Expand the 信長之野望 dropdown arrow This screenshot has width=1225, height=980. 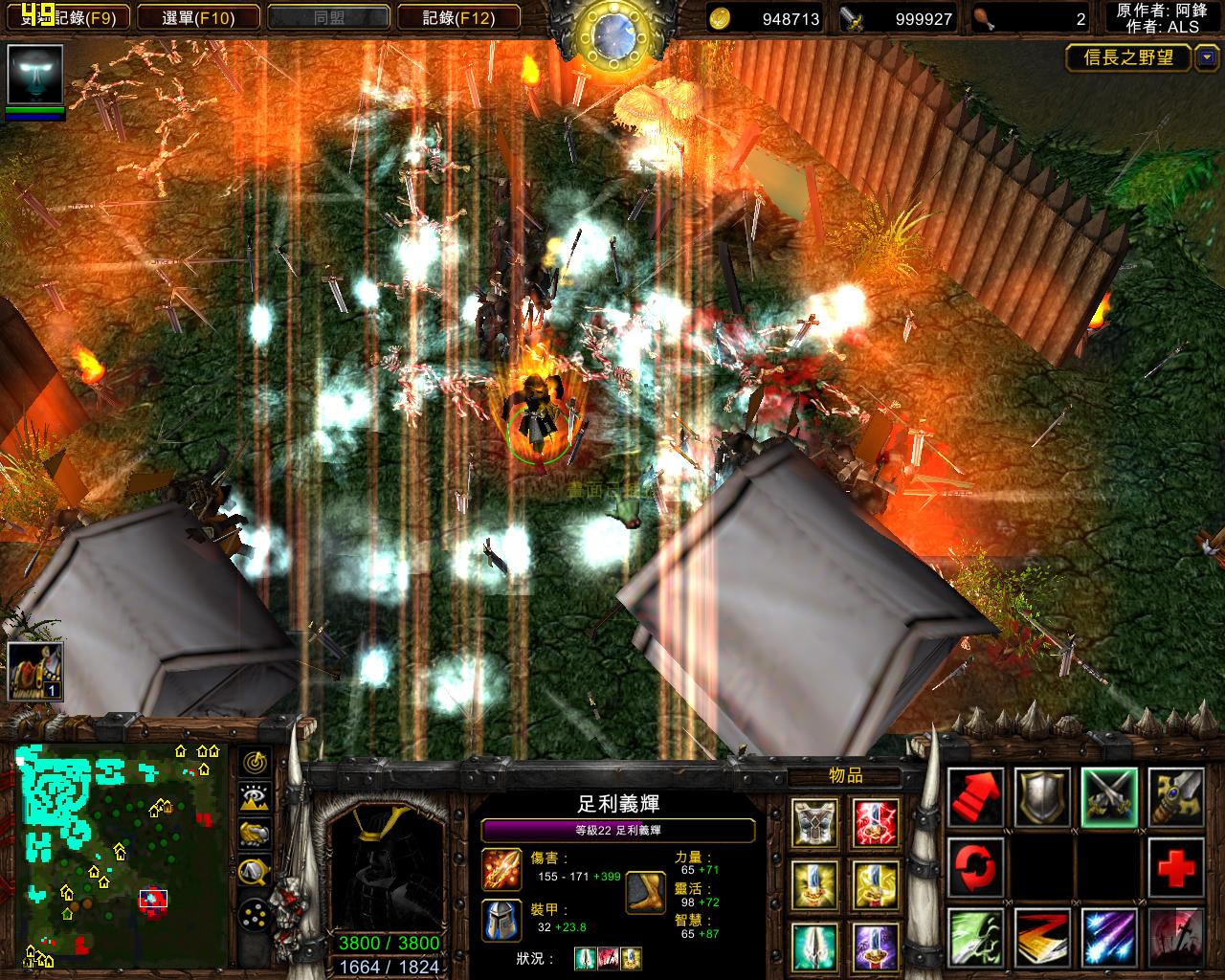(x=1205, y=58)
